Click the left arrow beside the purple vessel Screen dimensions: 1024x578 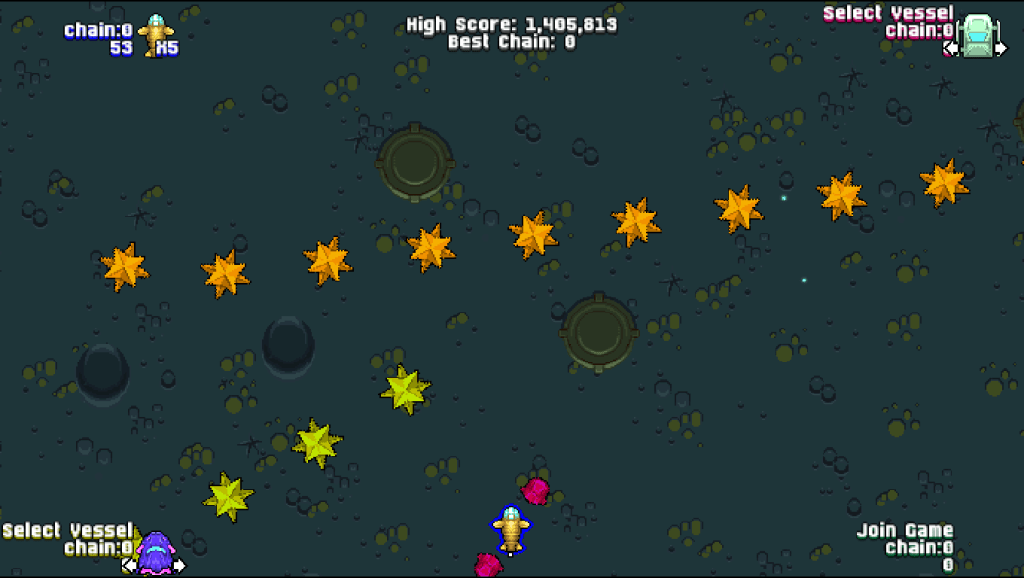coord(129,565)
